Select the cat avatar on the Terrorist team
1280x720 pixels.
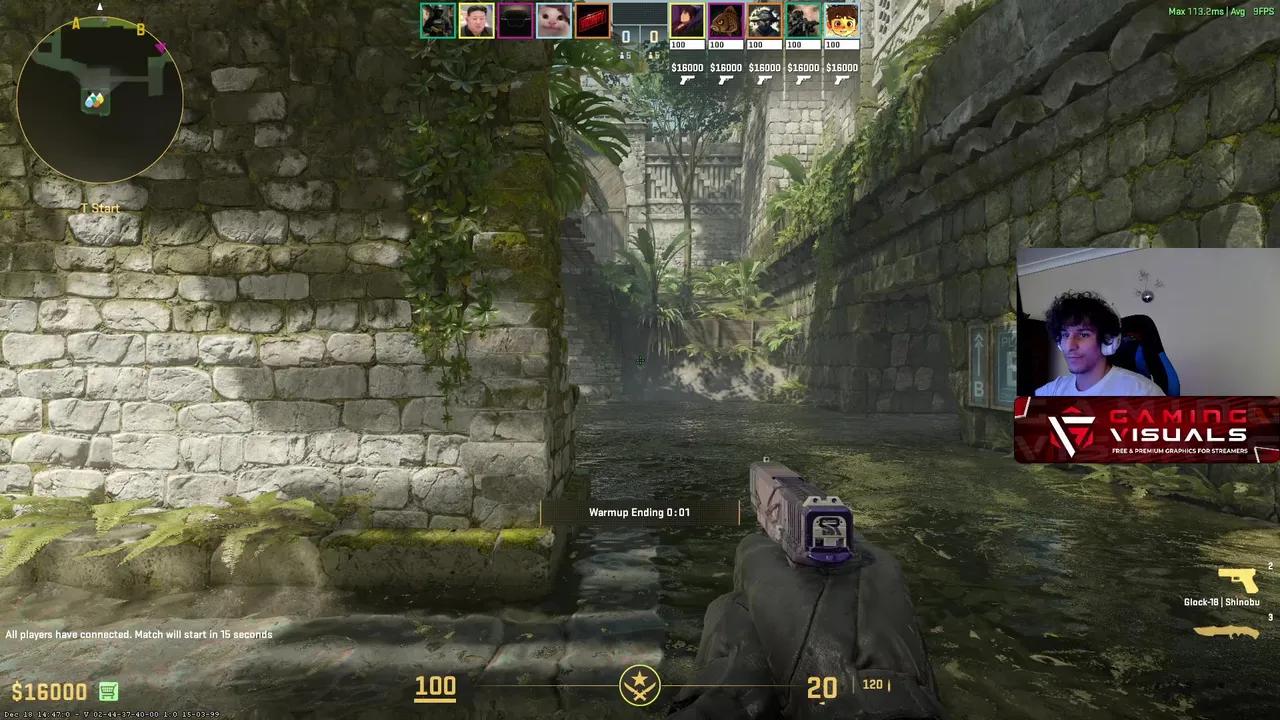[x=552, y=21]
